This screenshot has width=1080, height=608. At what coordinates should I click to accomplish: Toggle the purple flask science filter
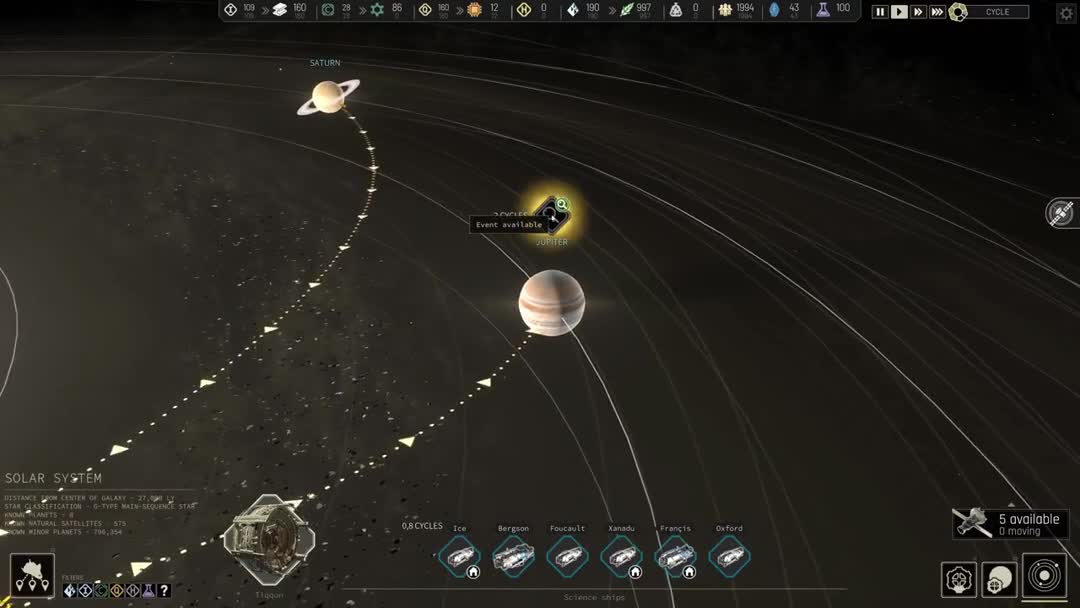[148, 591]
